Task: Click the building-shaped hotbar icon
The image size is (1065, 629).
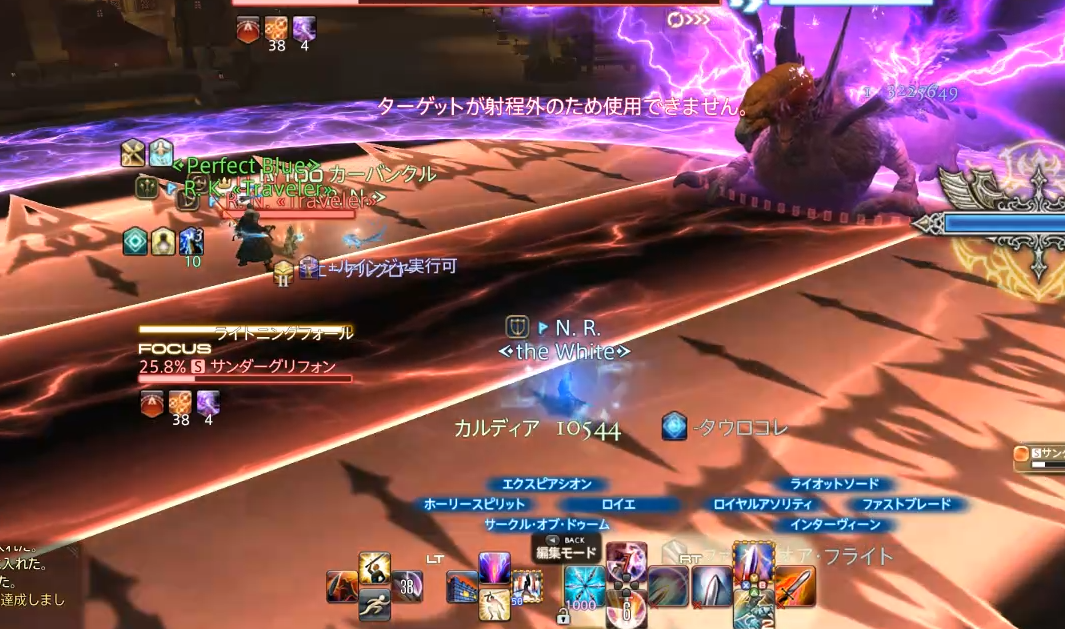Action: pos(462,586)
